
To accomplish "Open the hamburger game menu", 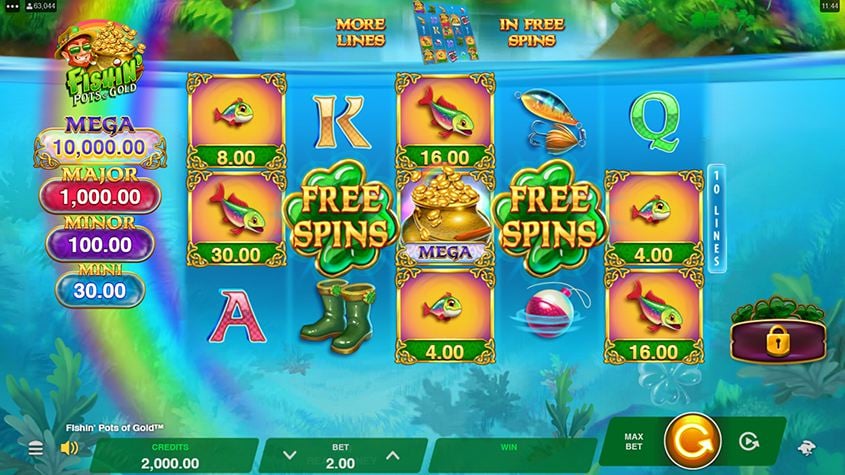I will (36, 449).
